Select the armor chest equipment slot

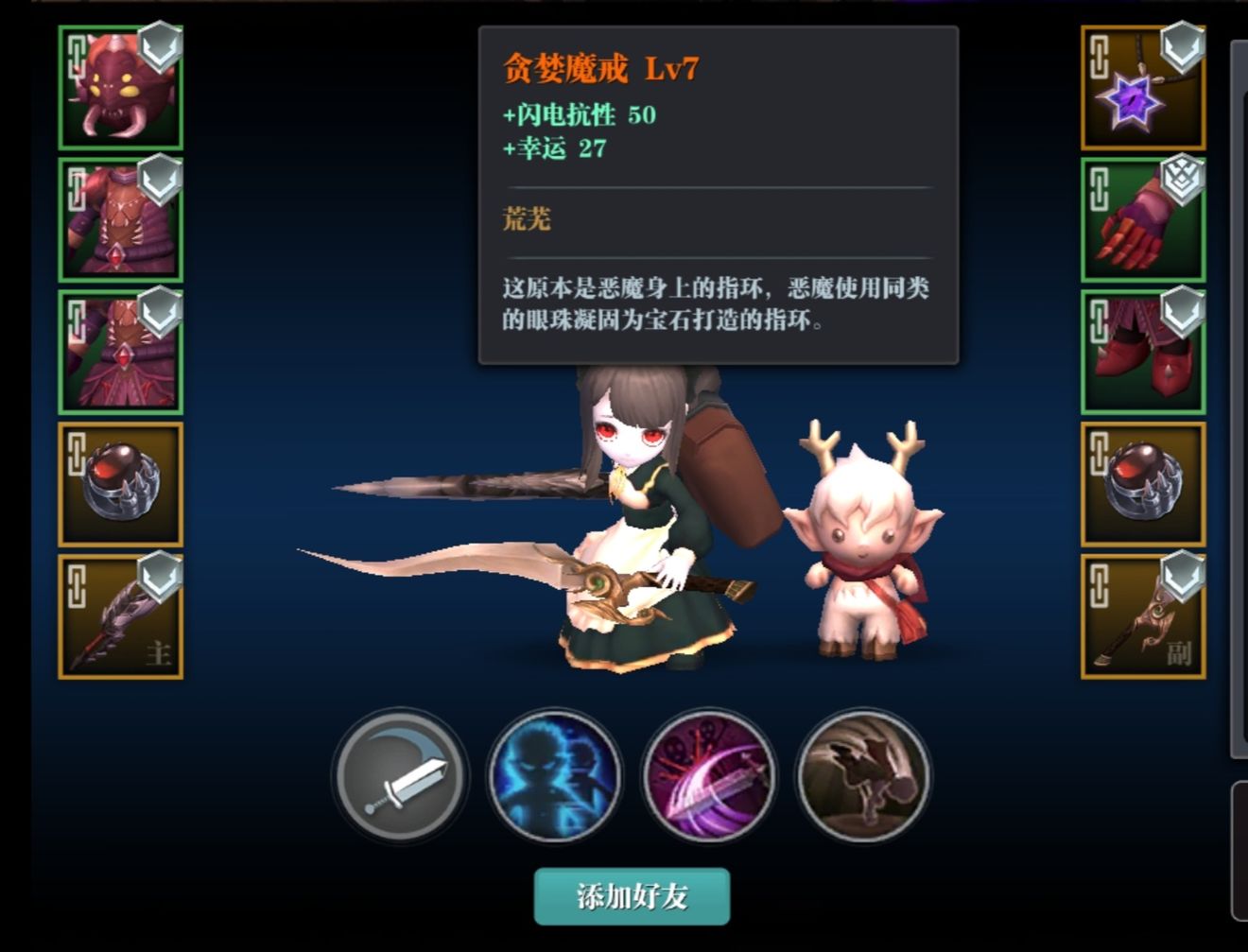point(120,219)
